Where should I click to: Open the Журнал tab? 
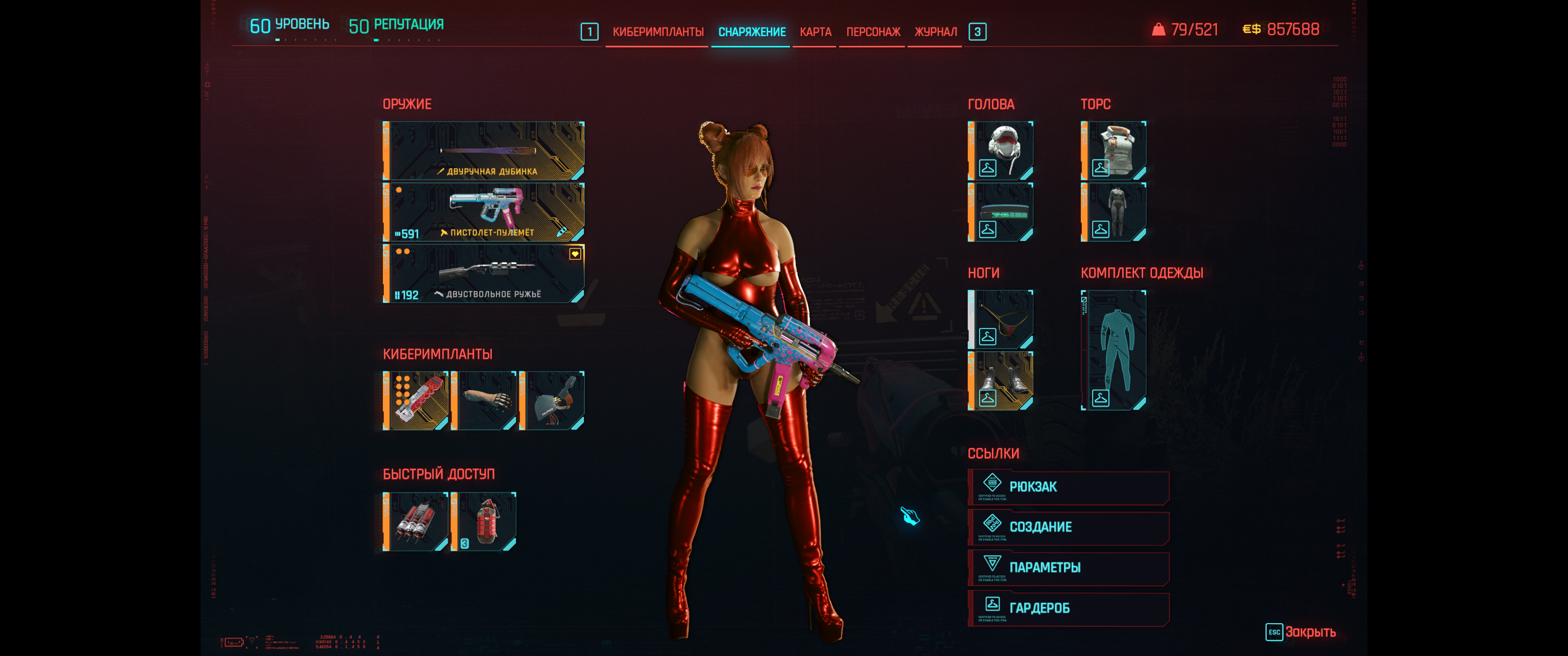(x=935, y=31)
